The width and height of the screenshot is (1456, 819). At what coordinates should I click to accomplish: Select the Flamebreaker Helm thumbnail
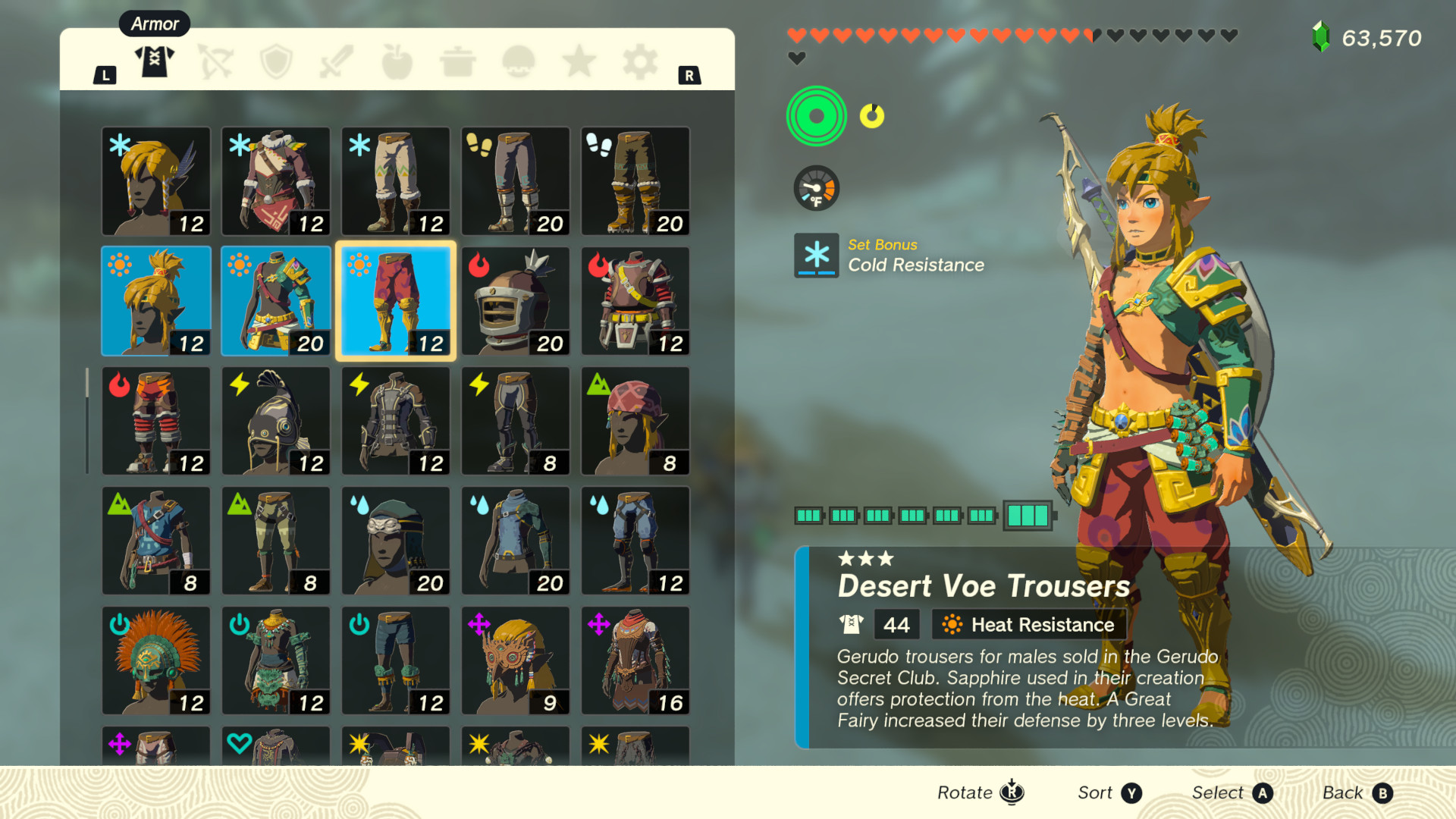click(x=515, y=301)
